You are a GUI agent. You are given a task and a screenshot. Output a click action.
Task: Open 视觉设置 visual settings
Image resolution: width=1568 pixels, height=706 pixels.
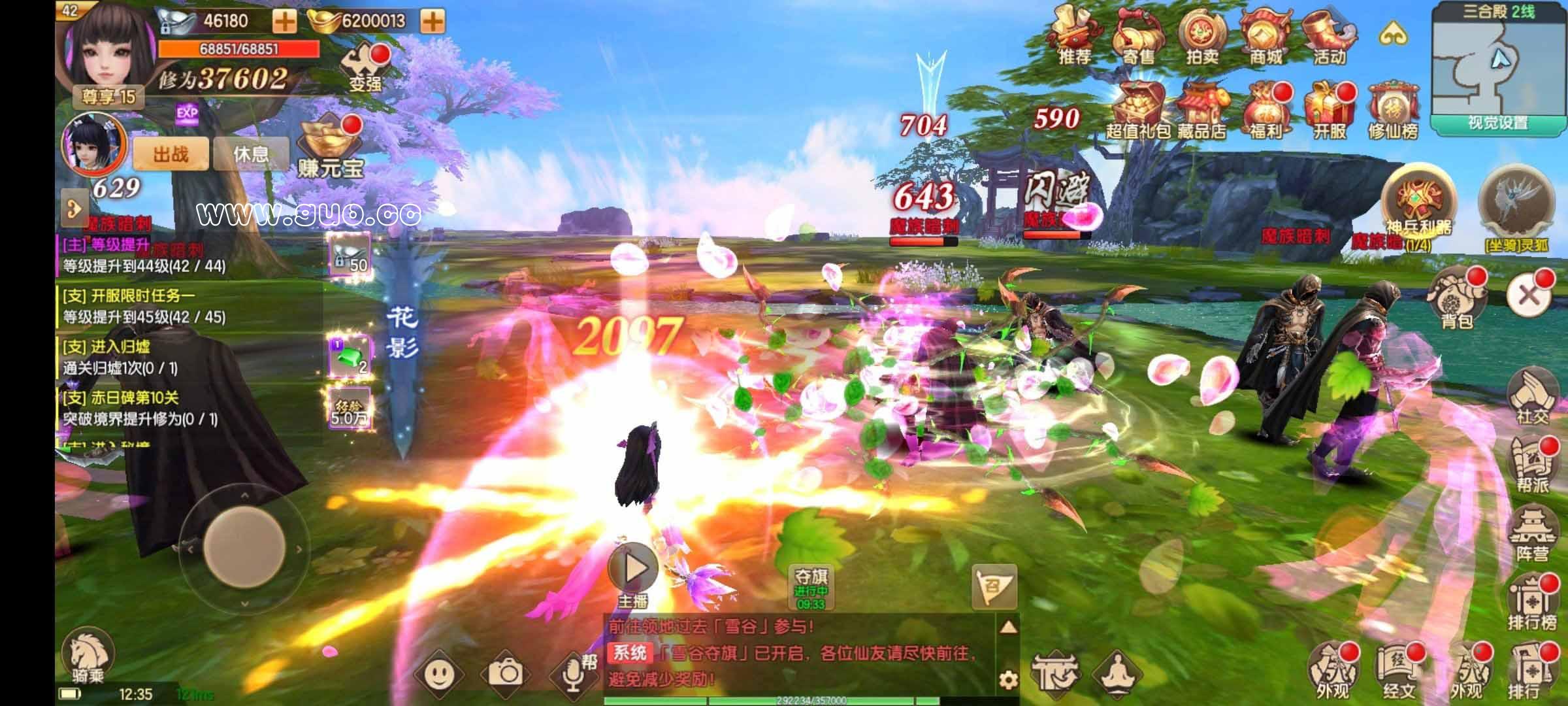tap(1497, 123)
